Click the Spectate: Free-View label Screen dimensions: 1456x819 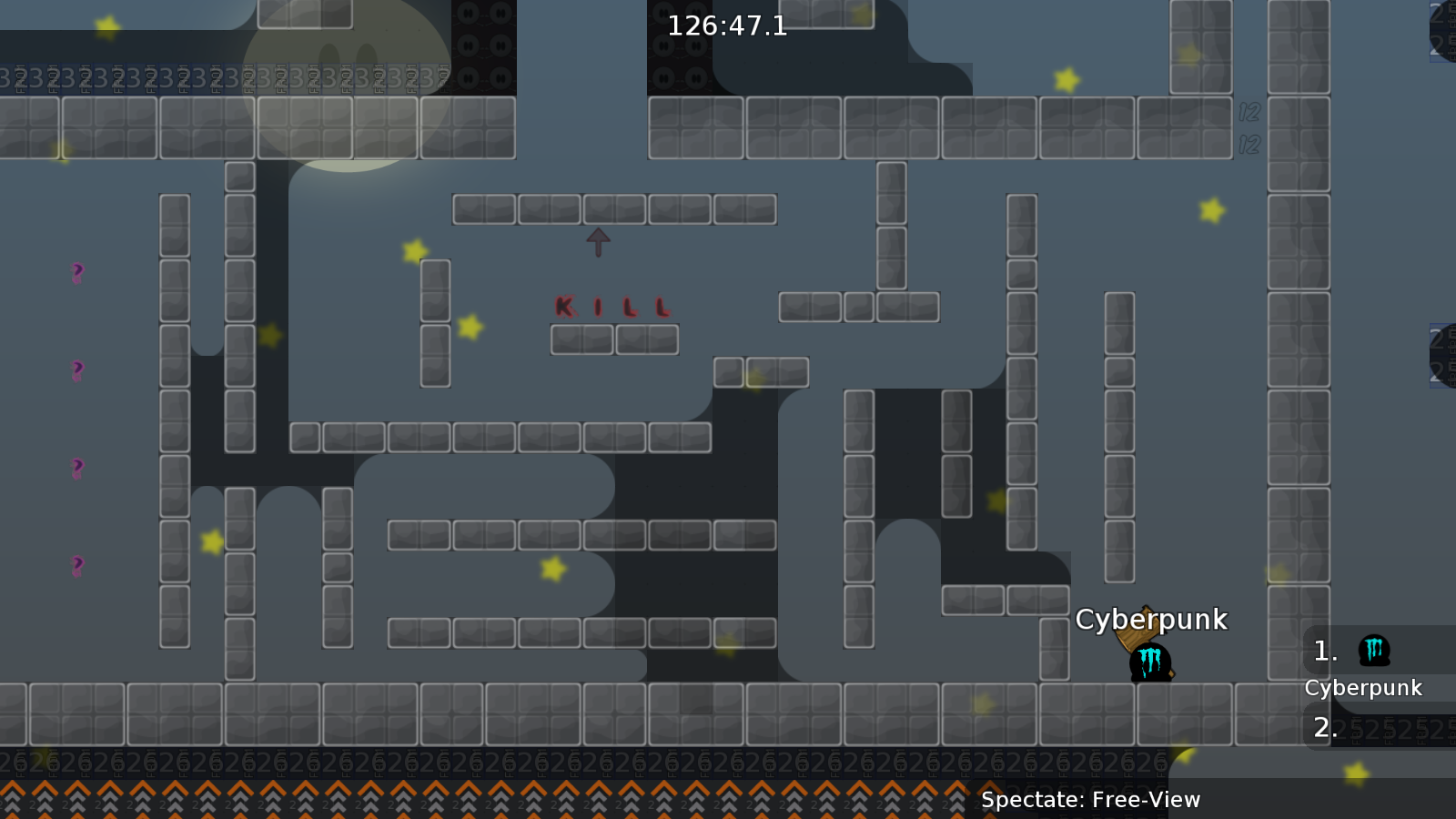[x=1090, y=801]
